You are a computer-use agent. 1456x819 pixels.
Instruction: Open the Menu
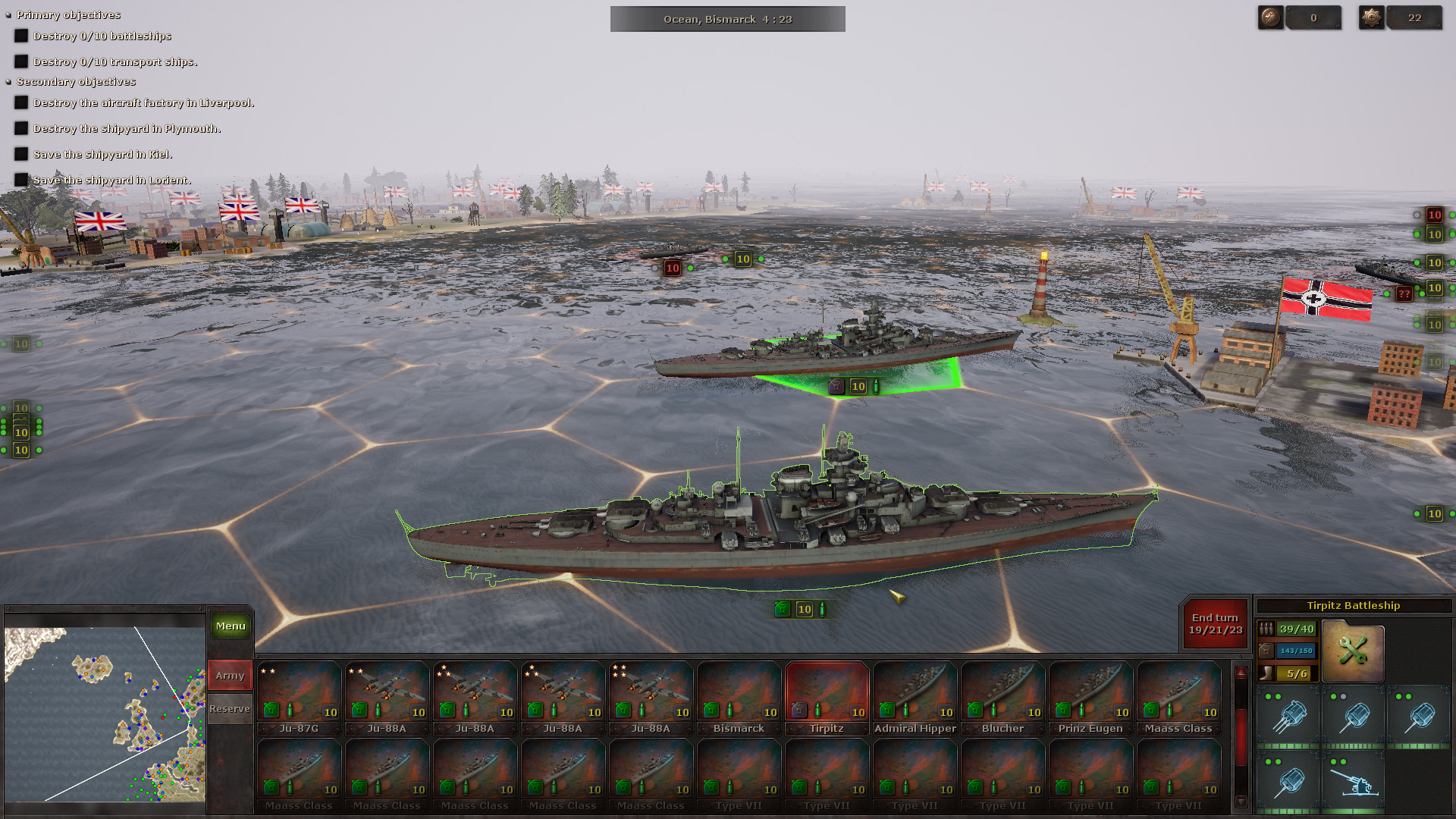coord(230,626)
